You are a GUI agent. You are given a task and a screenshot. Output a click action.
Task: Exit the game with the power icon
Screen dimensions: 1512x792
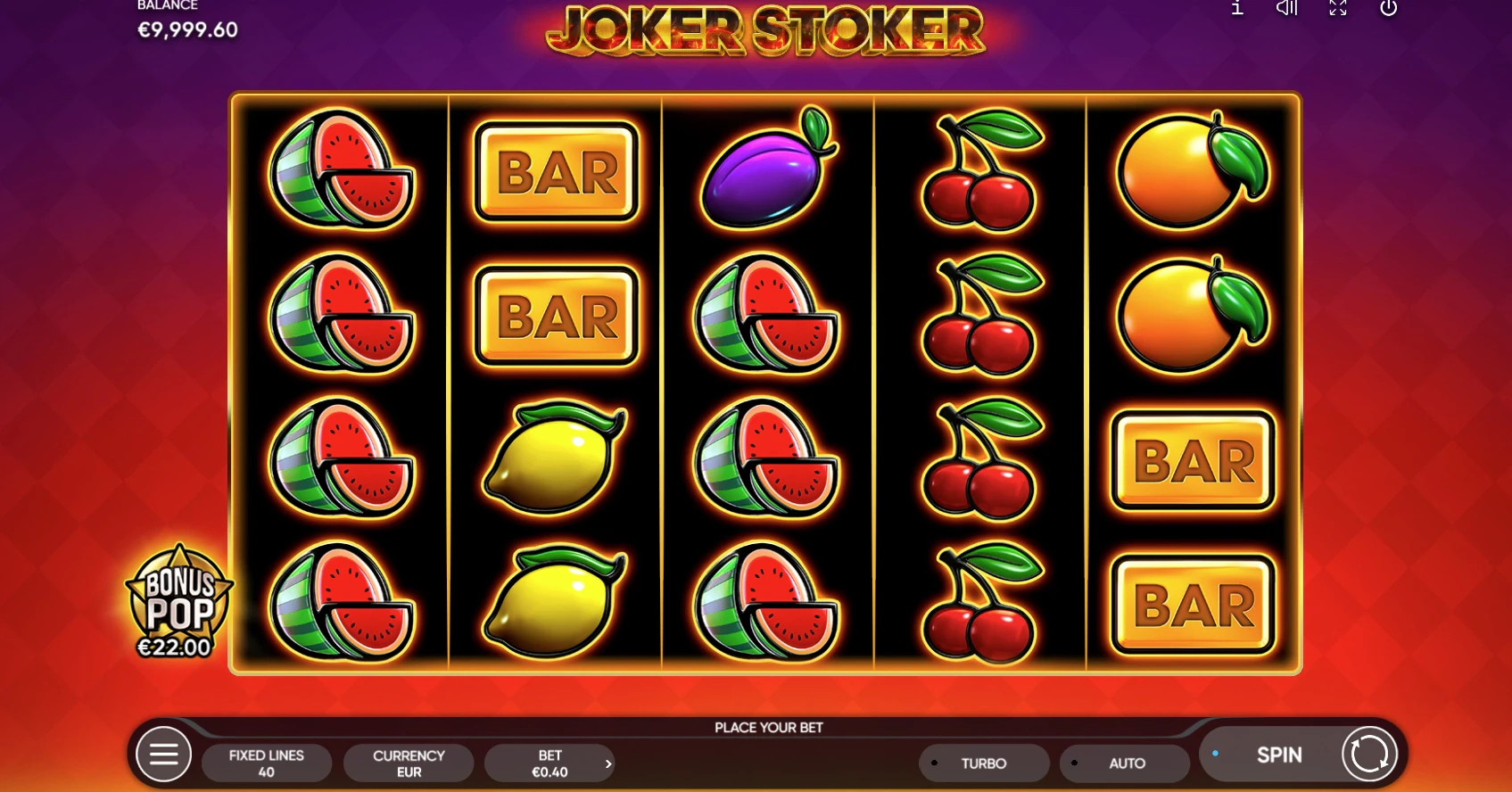[x=1388, y=9]
